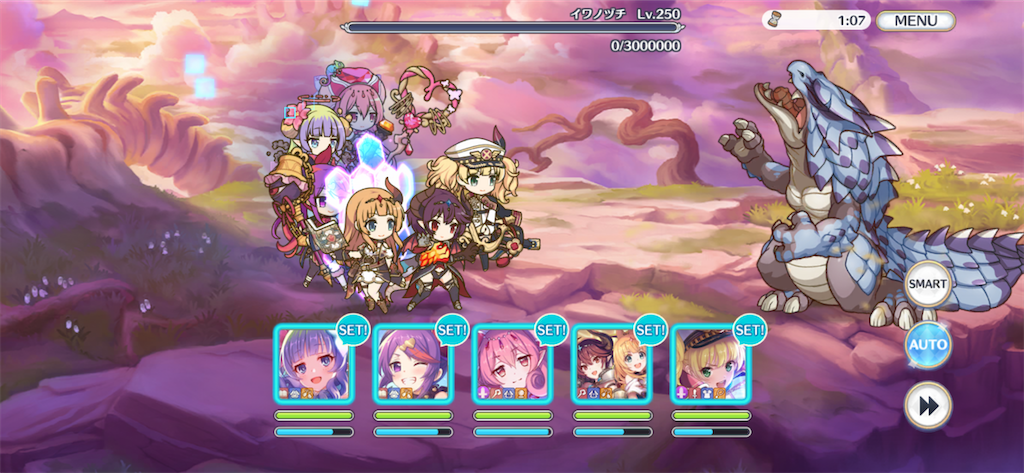Select the blonde girl with cap card
1024x473 pixels.
pos(710,365)
